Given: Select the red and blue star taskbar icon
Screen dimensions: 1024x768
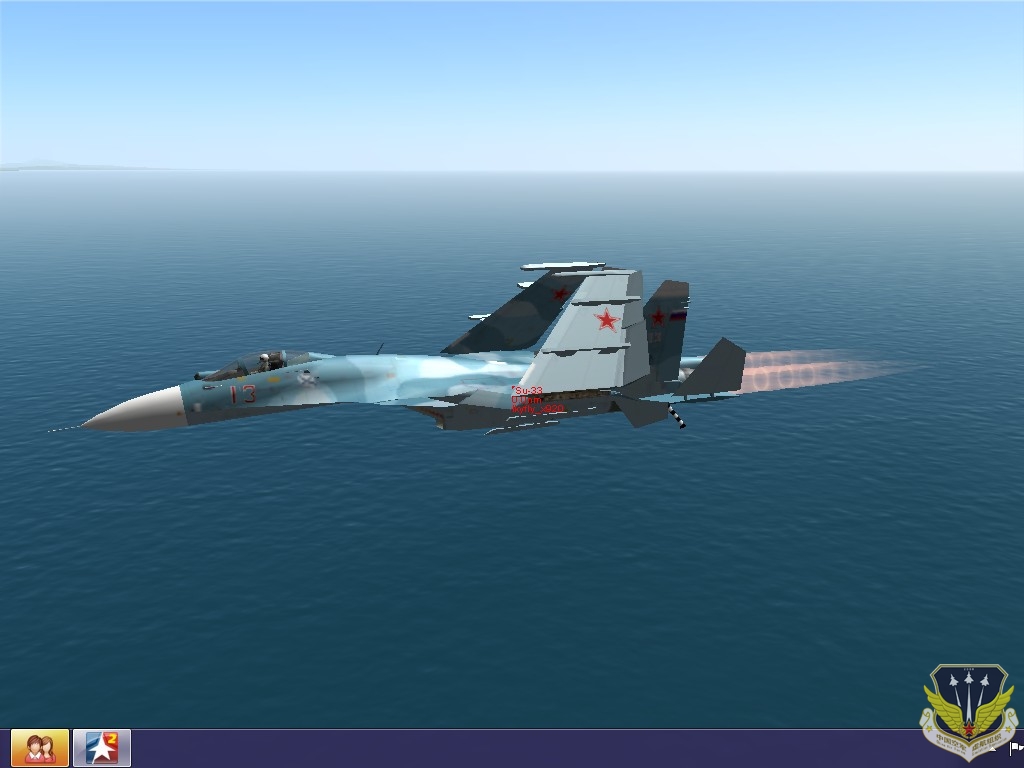Looking at the screenshot, I should [102, 748].
